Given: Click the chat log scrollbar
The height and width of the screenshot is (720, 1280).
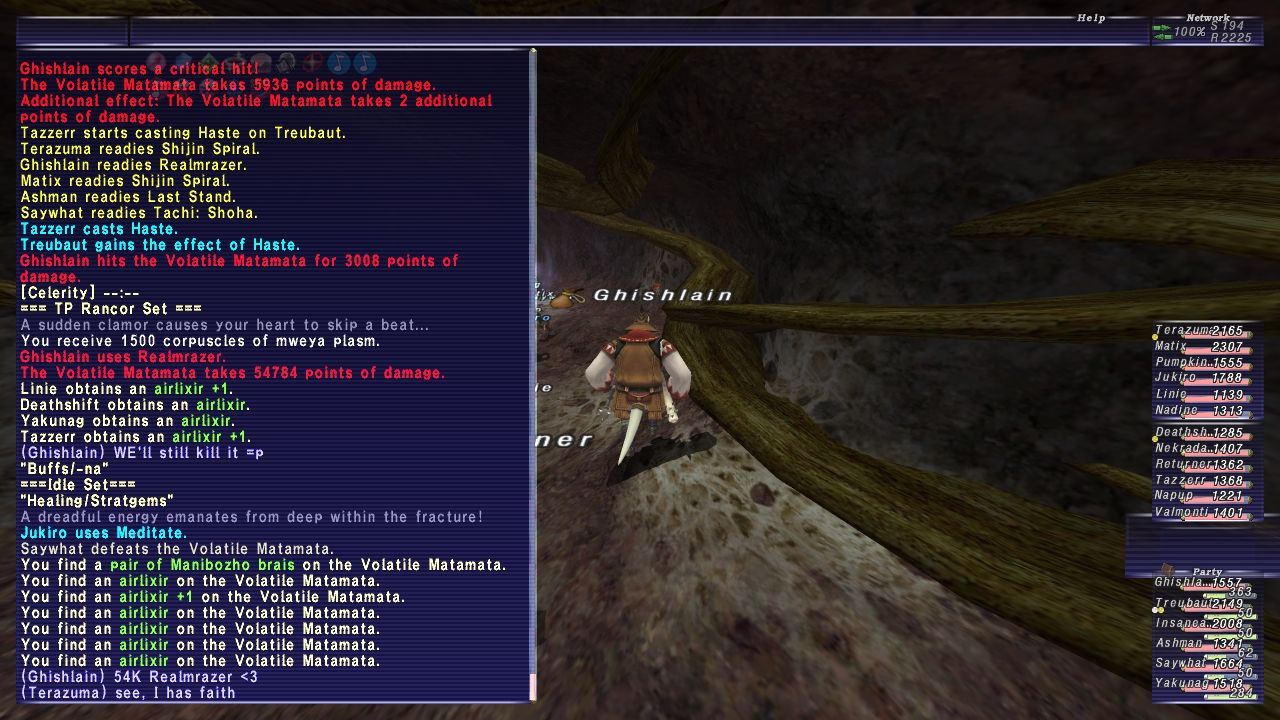Looking at the screenshot, I should (533, 370).
